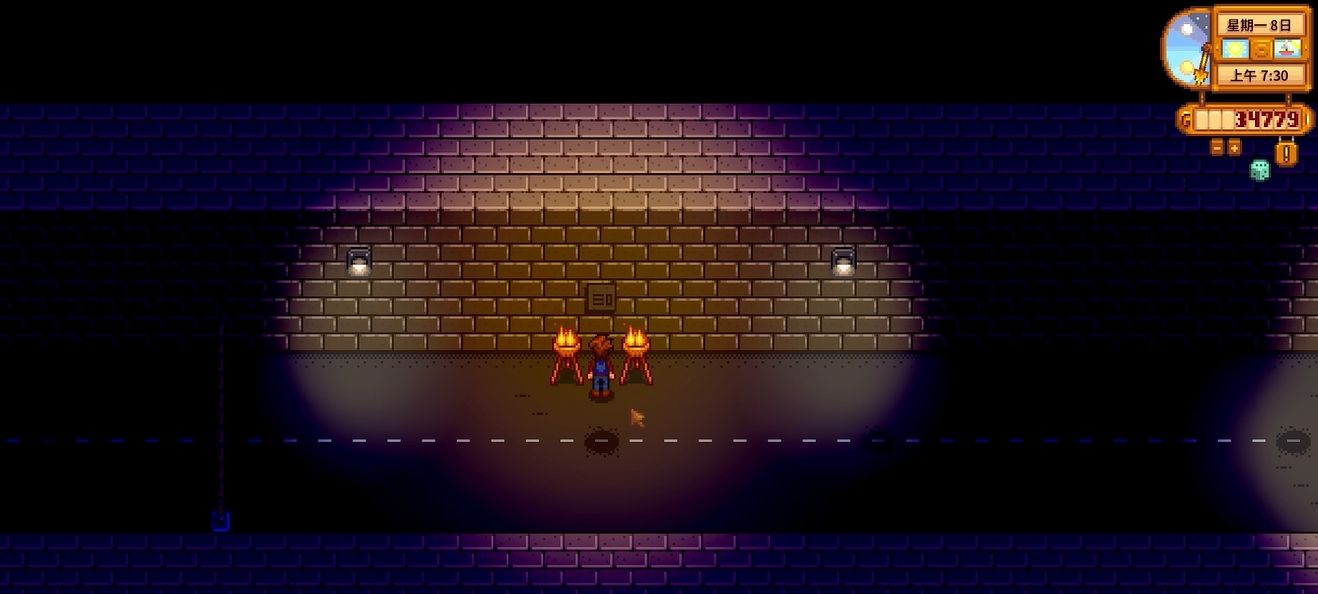
Task: Click the zoom in plus button
Action: point(1234,147)
